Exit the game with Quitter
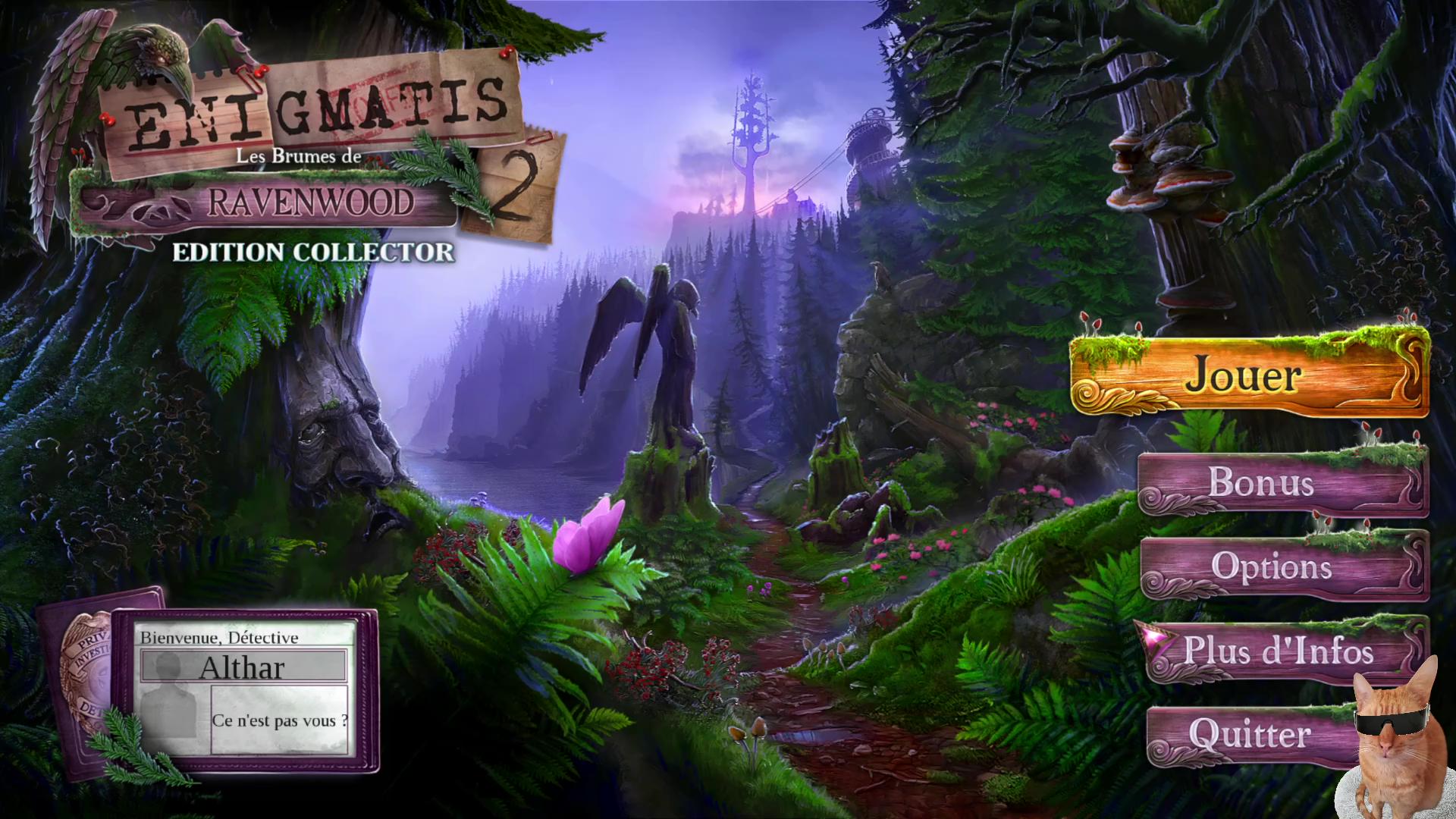1456x819 pixels. tap(1249, 734)
